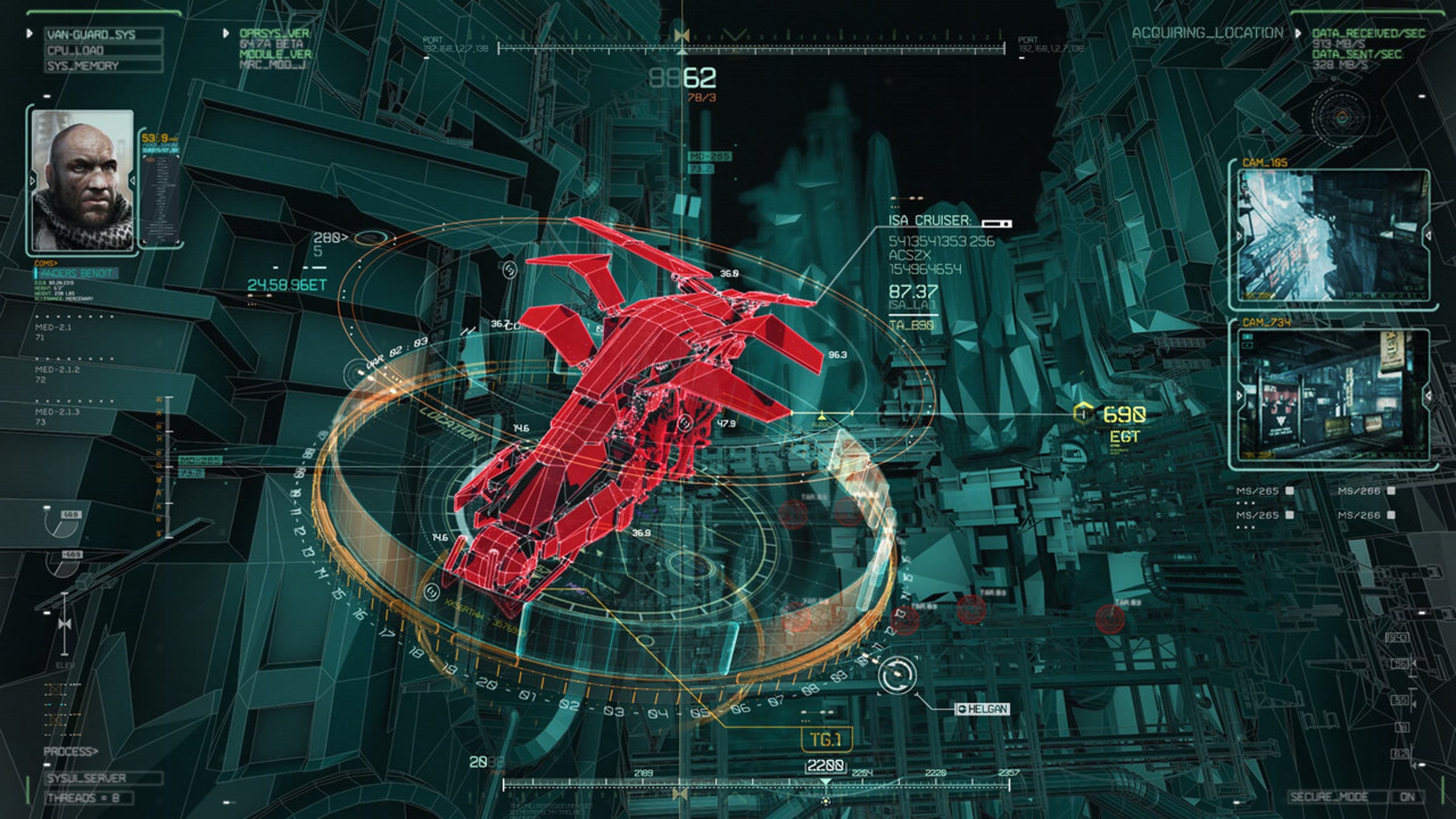Open Anders Benoit's portrait panel
The image size is (1456, 819).
[82, 180]
